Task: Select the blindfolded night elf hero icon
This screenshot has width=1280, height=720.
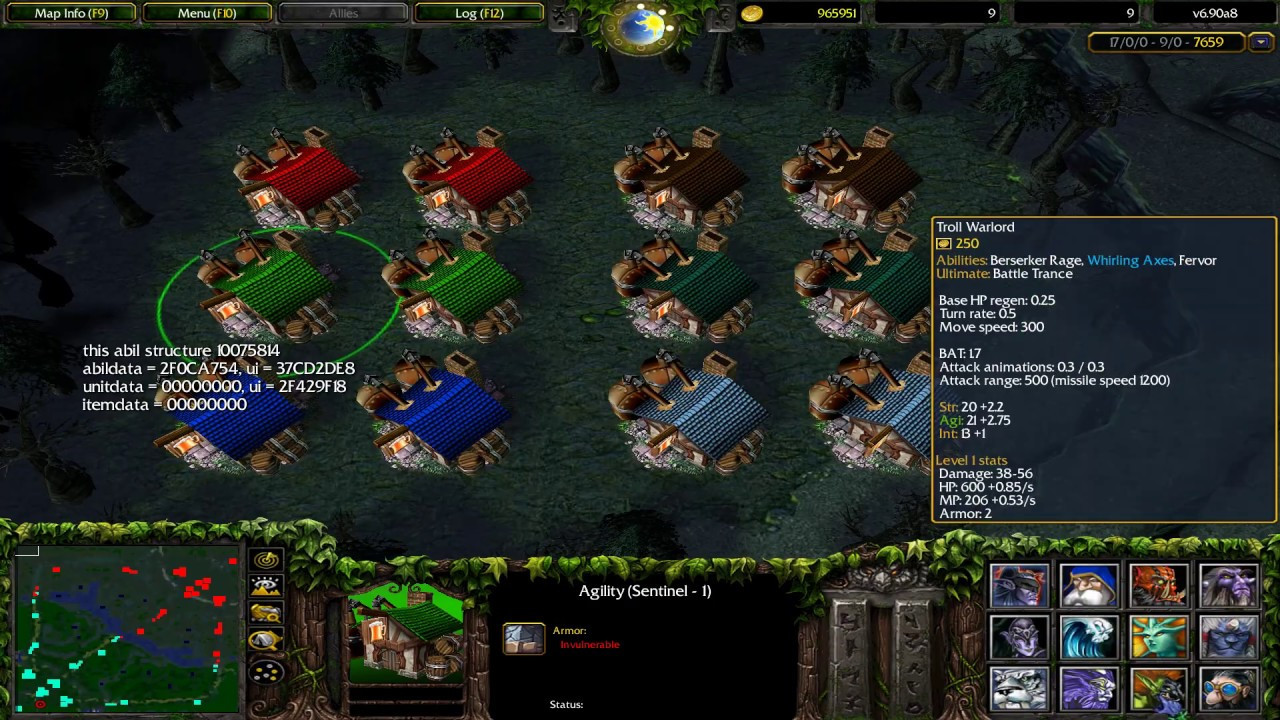Action: (1020, 586)
